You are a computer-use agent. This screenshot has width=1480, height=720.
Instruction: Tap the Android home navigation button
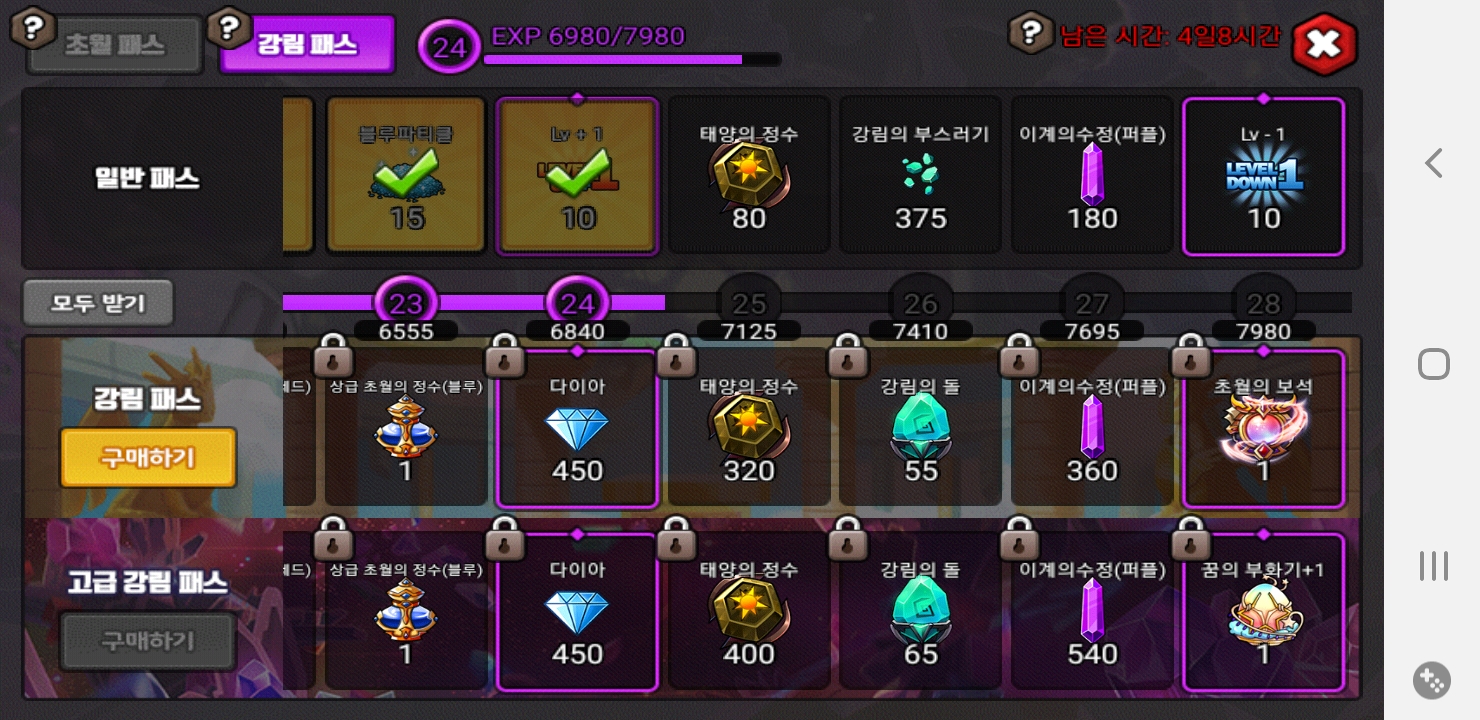[x=1434, y=364]
